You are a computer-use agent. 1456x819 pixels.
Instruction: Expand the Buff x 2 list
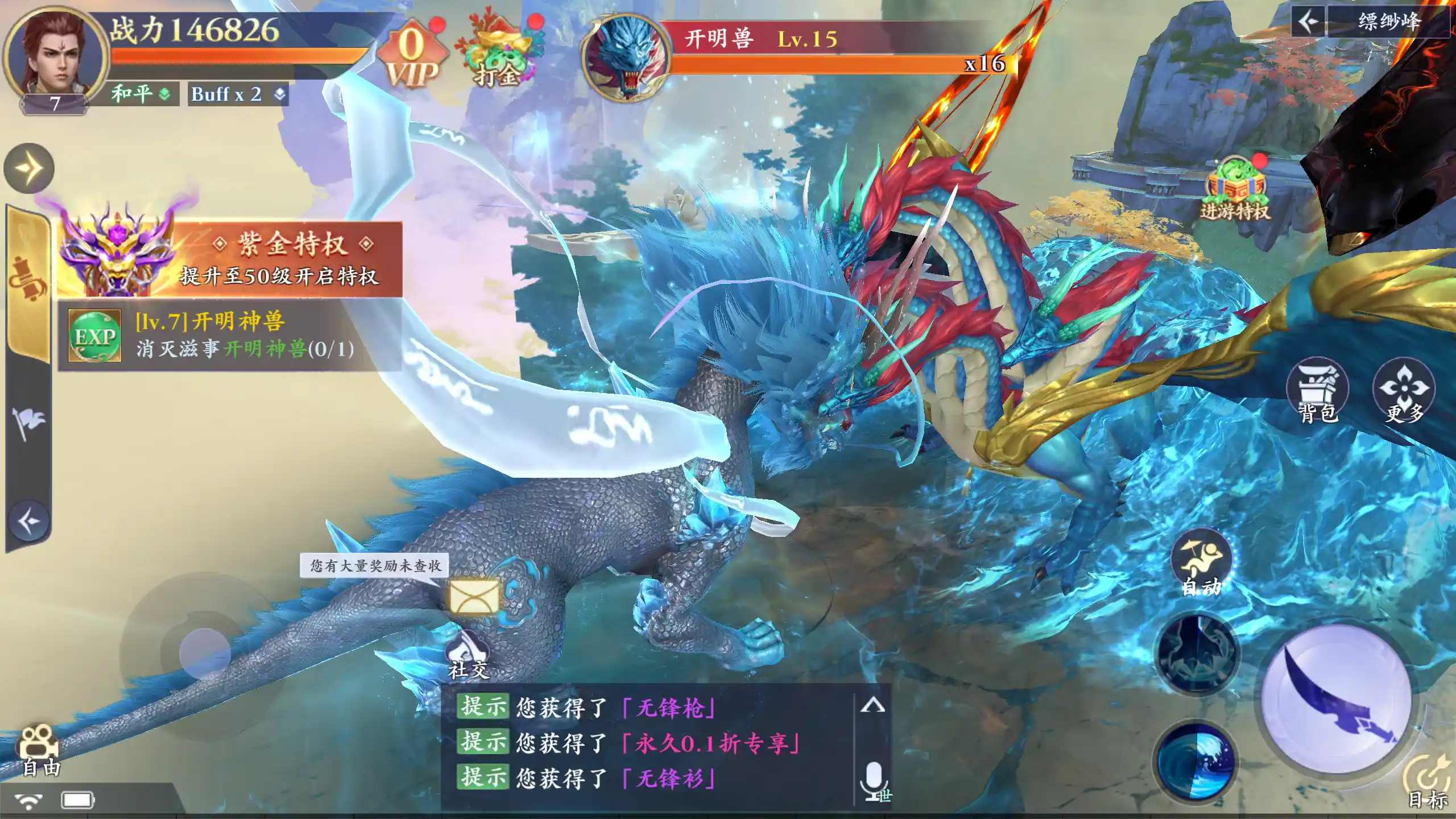(238, 94)
